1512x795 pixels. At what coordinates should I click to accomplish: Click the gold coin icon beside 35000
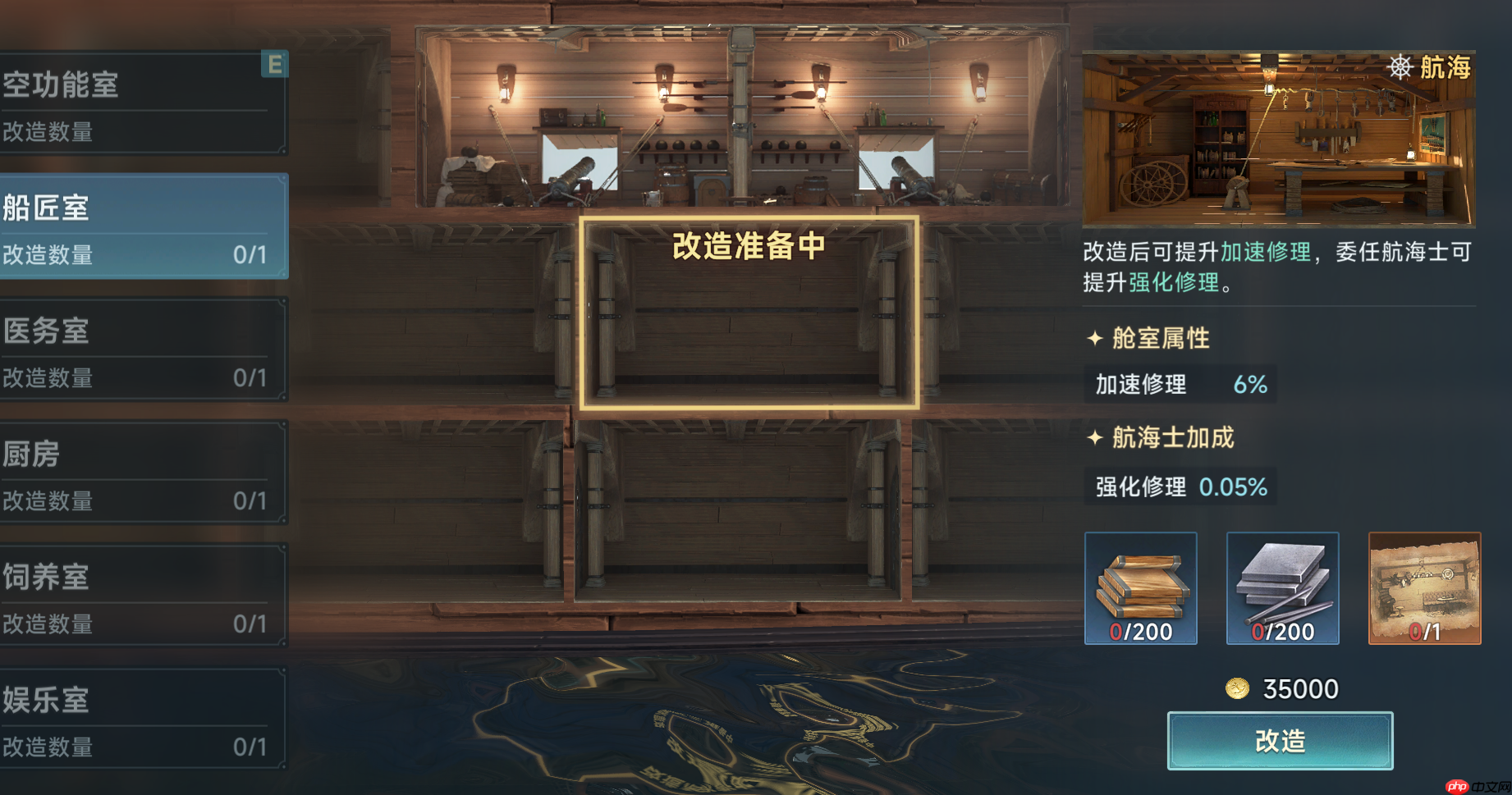(x=1238, y=688)
